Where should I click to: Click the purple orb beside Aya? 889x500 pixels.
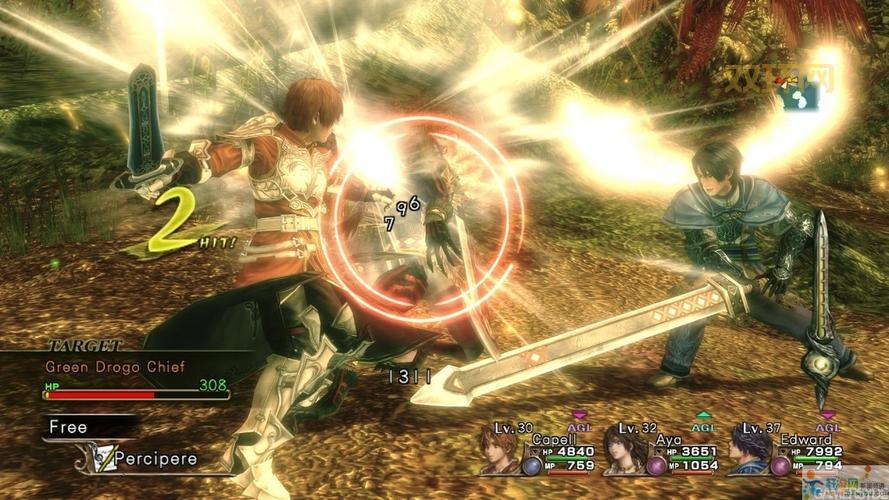[656, 465]
